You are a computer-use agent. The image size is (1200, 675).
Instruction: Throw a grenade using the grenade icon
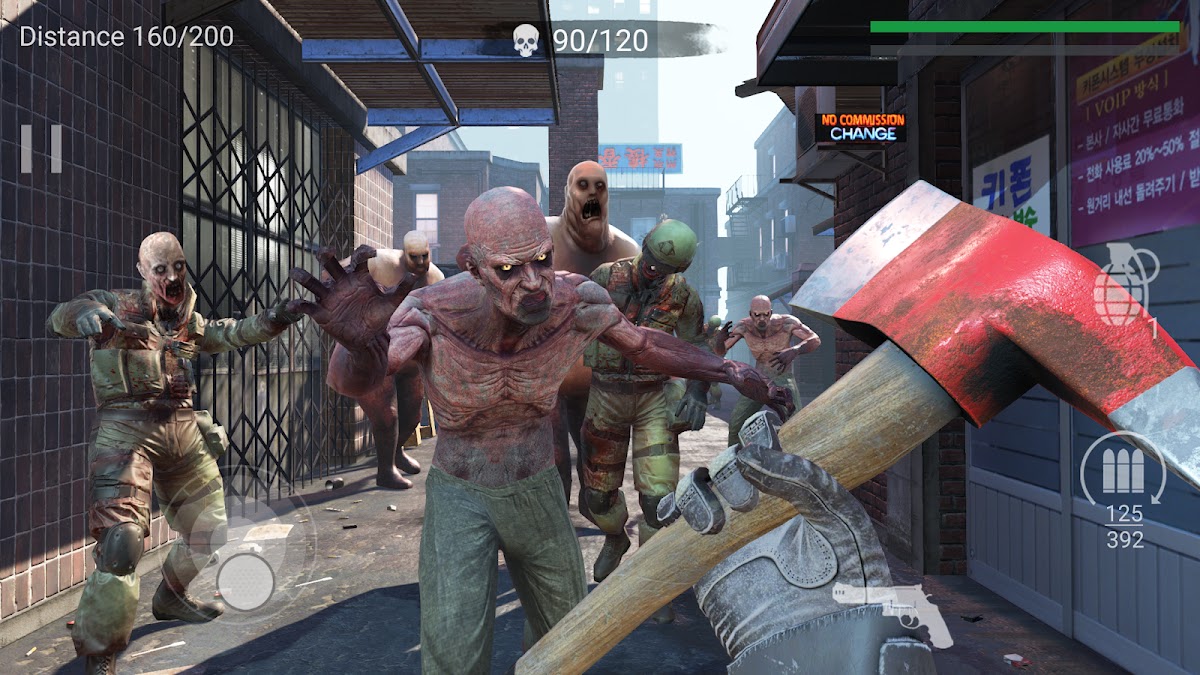coord(1126,285)
